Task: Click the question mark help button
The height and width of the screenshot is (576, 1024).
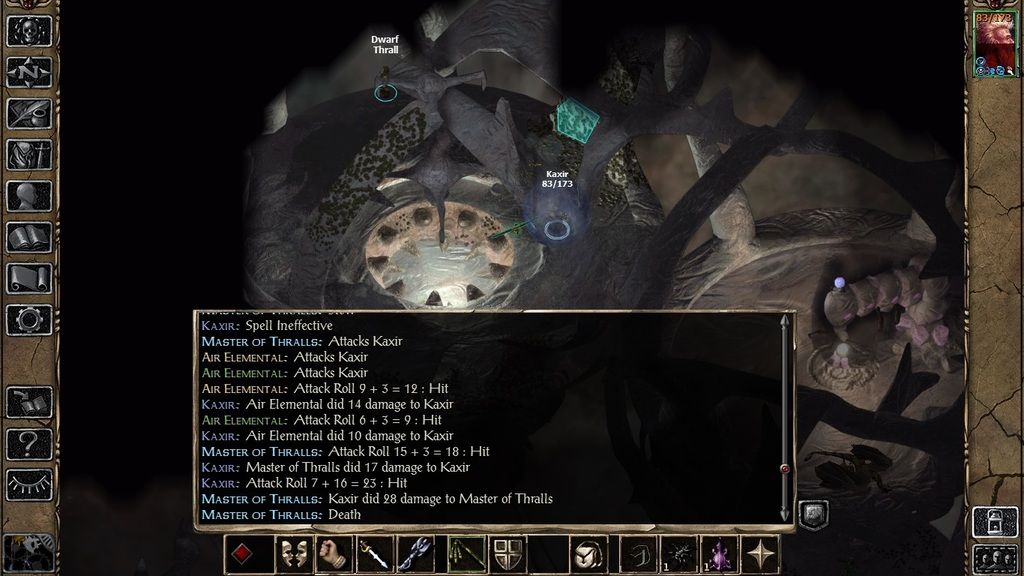Action: click(29, 443)
